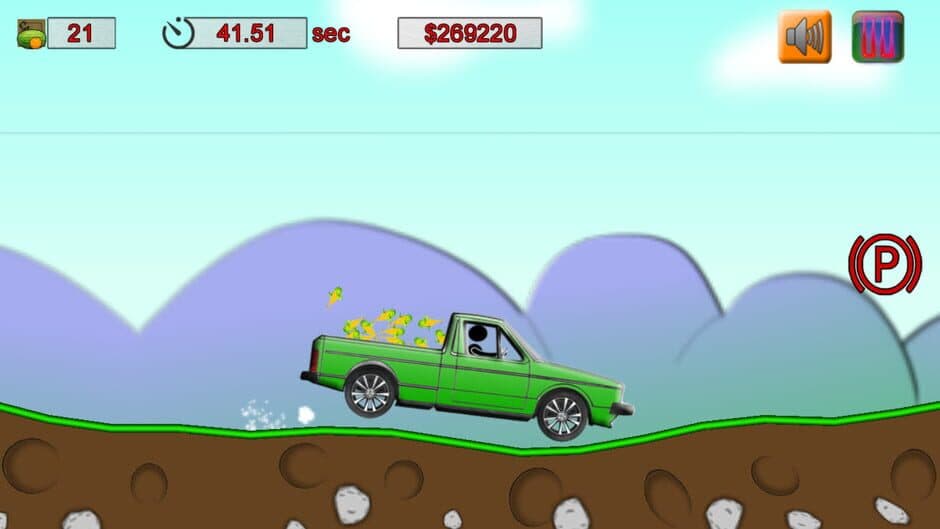Viewport: 940px width, 529px height.
Task: Click the green button with red zigzag
Action: pyautogui.click(x=877, y=37)
